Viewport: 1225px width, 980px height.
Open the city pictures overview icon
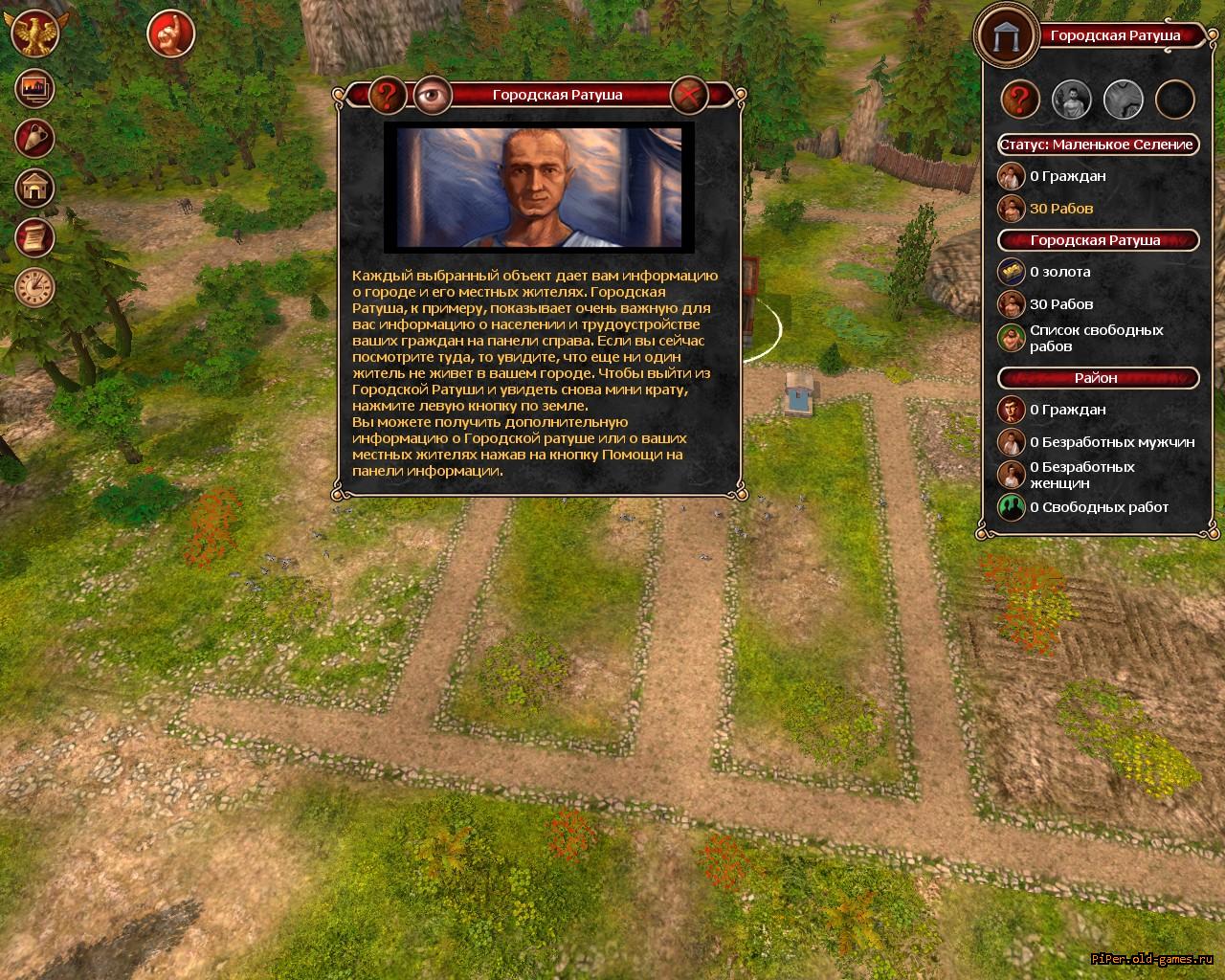point(35,89)
